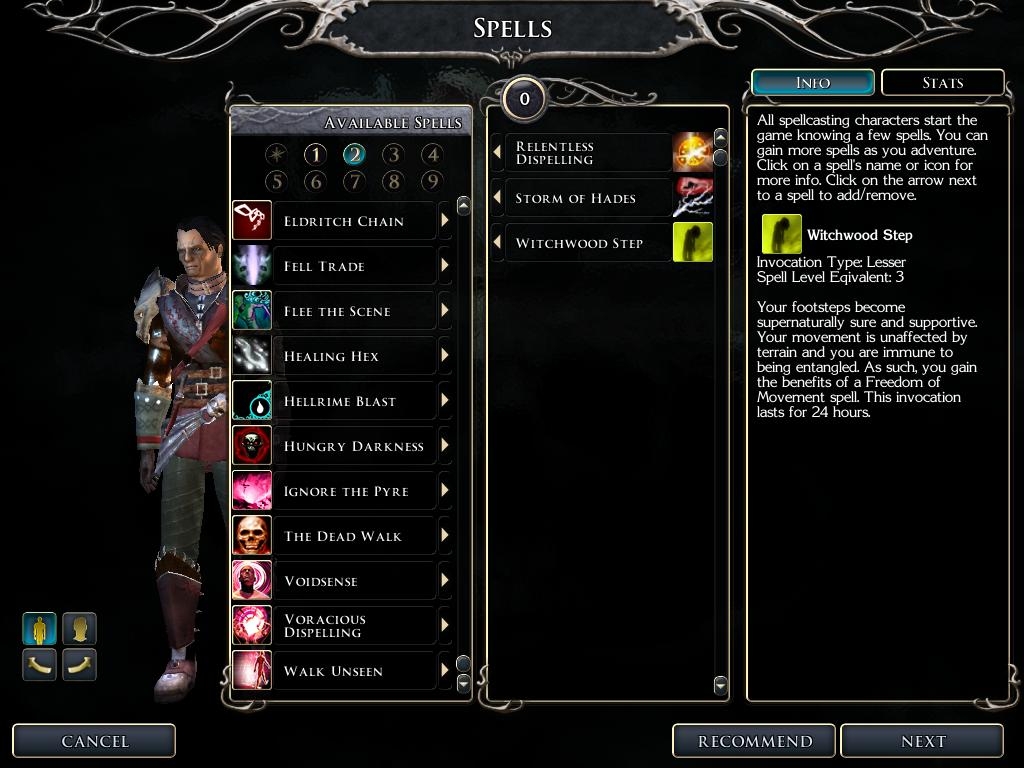Select Eldritch Chain from available spells
Image resolution: width=1024 pixels, height=768 pixels.
point(344,221)
